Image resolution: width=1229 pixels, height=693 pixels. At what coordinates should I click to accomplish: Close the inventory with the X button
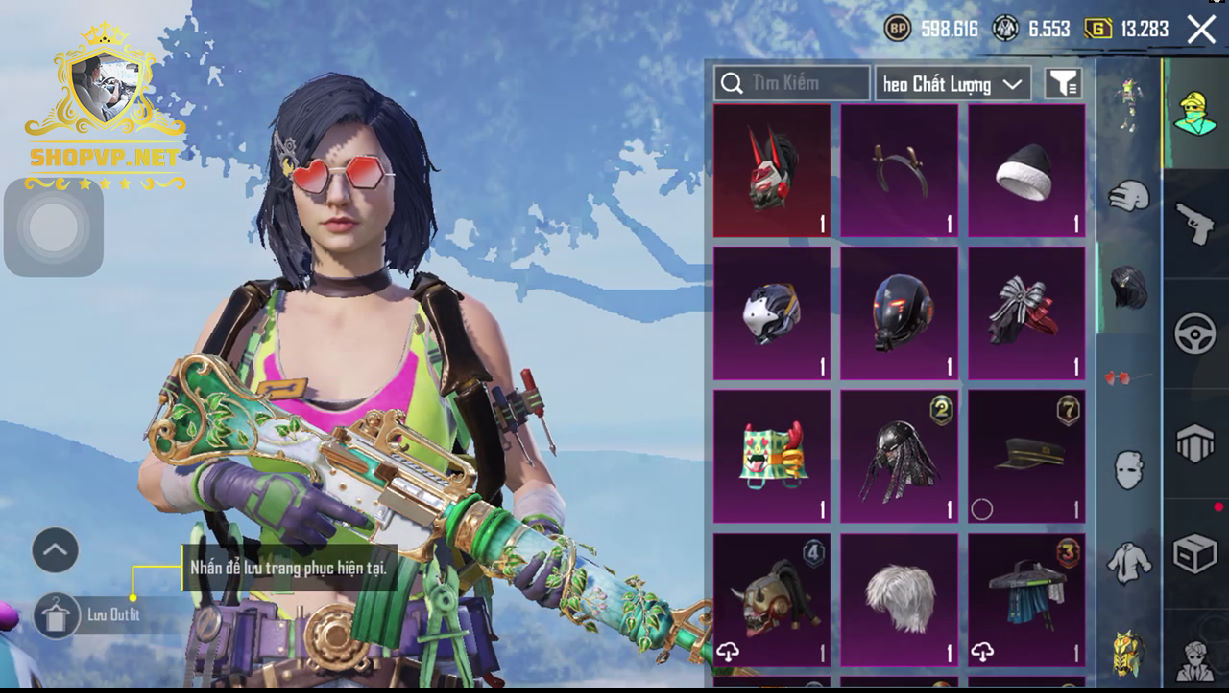click(x=1201, y=30)
